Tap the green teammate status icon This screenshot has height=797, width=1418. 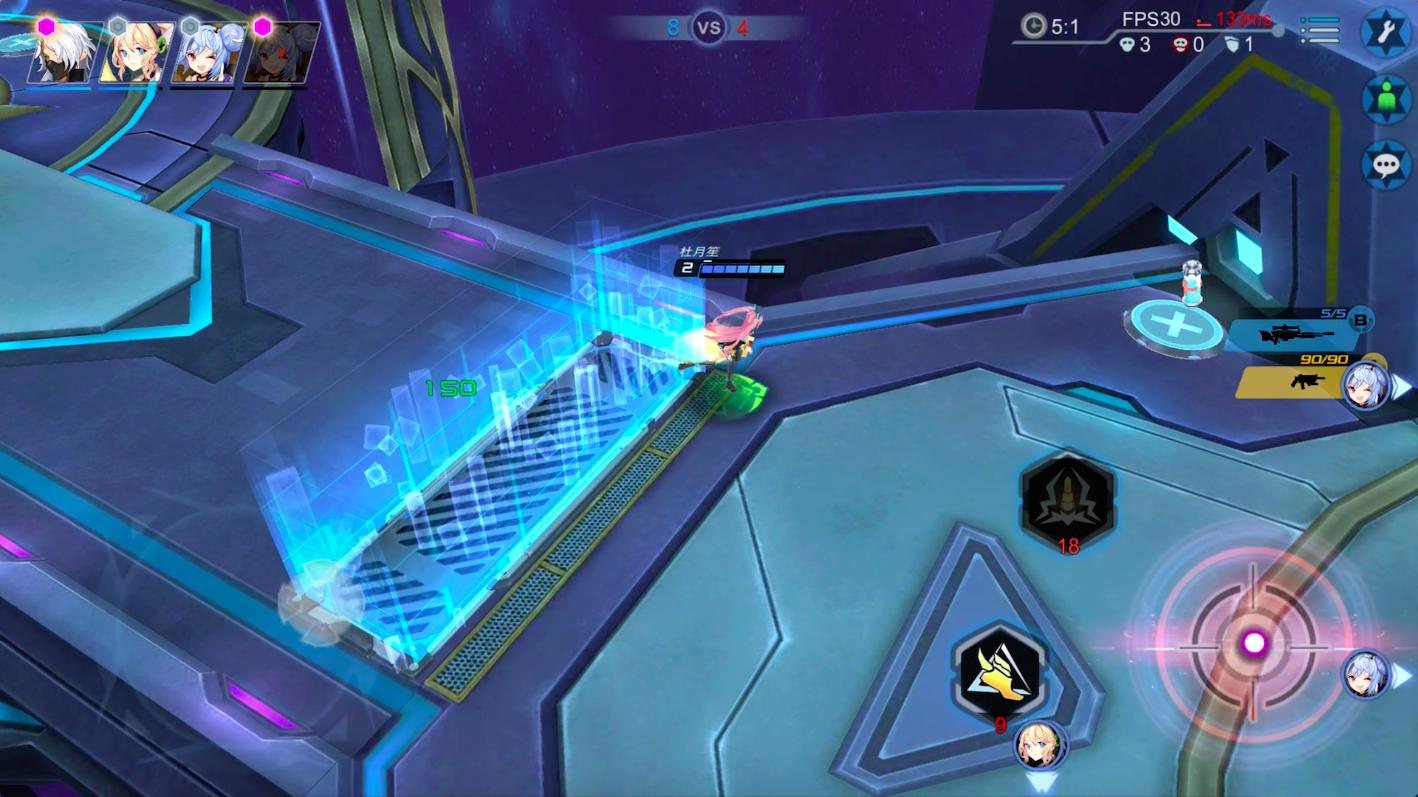point(1386,98)
